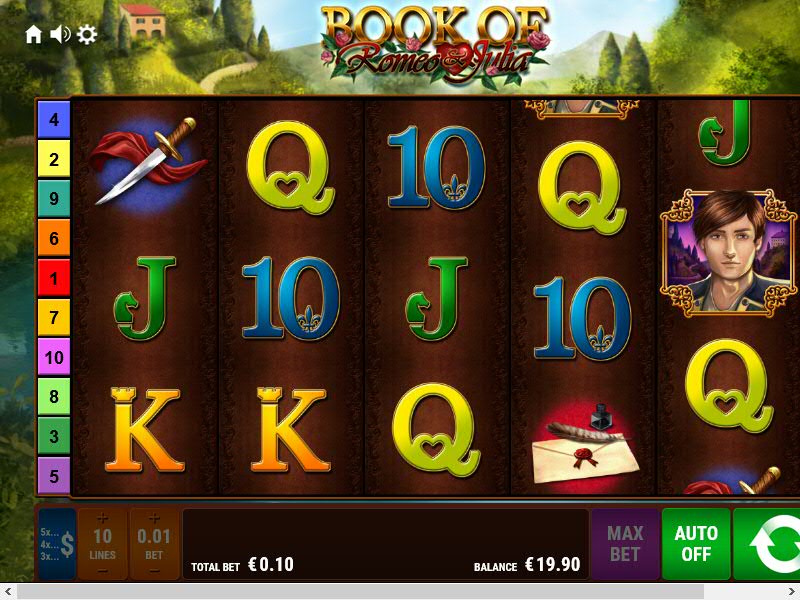Open the paytable dollar button

[57, 544]
